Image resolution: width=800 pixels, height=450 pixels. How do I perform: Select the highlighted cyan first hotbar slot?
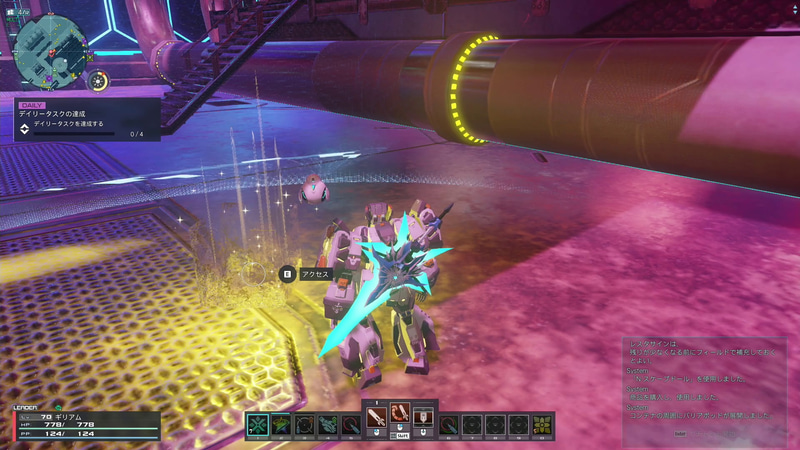(257, 424)
